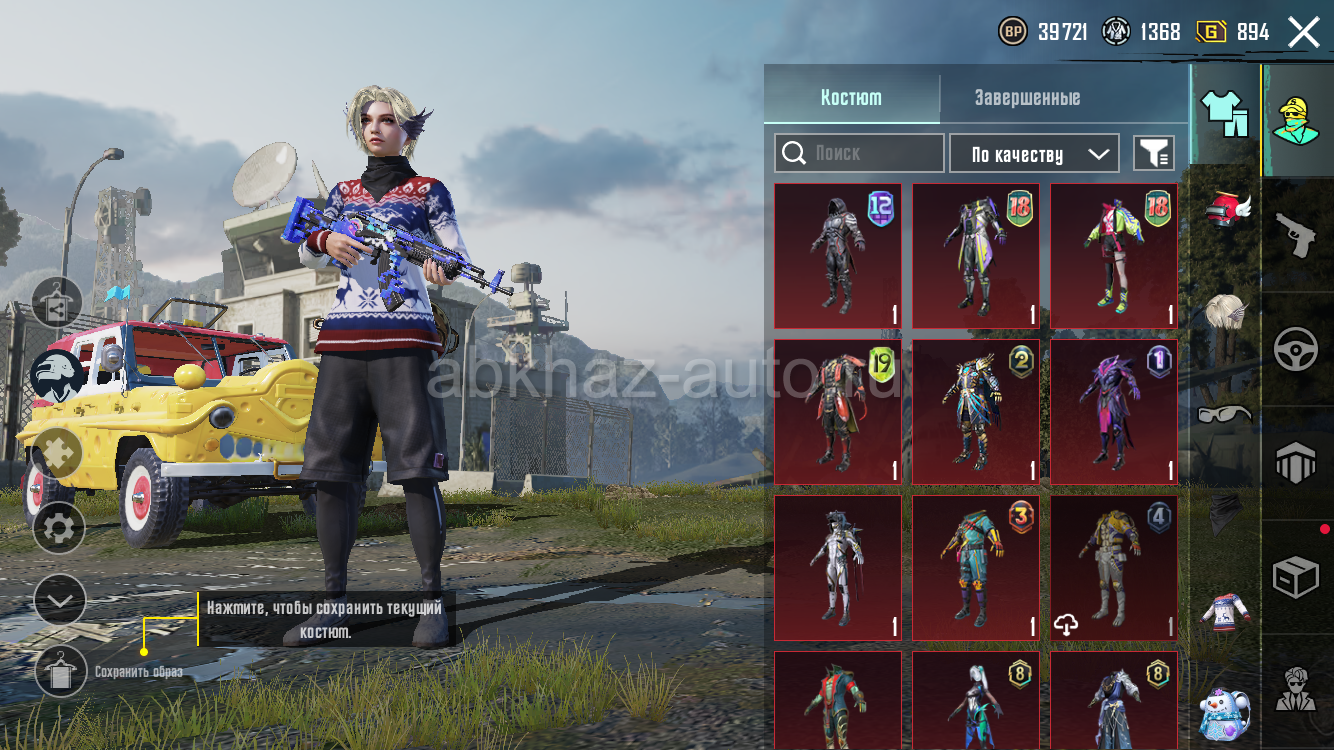Open the filter options button
Viewport: 1334px width, 750px height.
[1153, 153]
